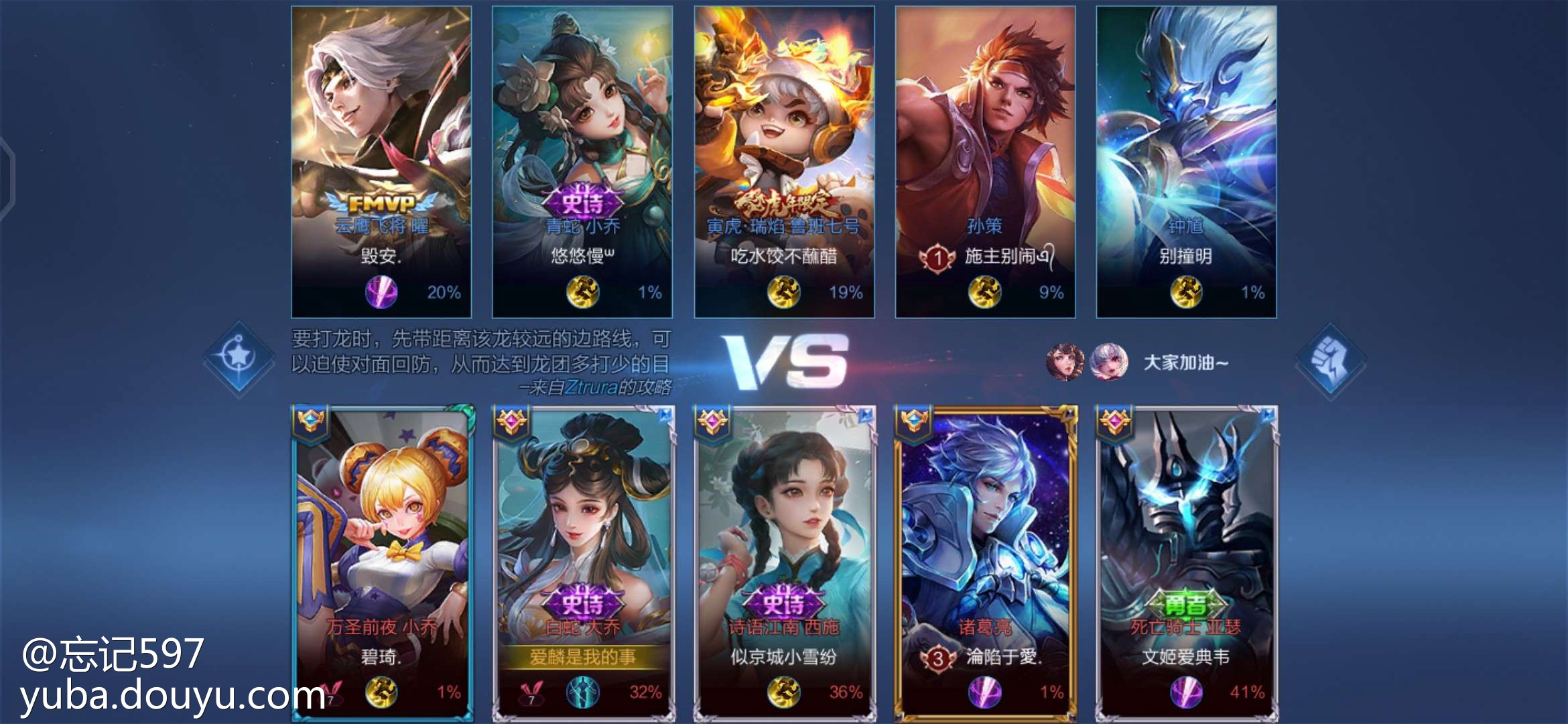Select the 万圣前夜 小乔 card

(382, 562)
